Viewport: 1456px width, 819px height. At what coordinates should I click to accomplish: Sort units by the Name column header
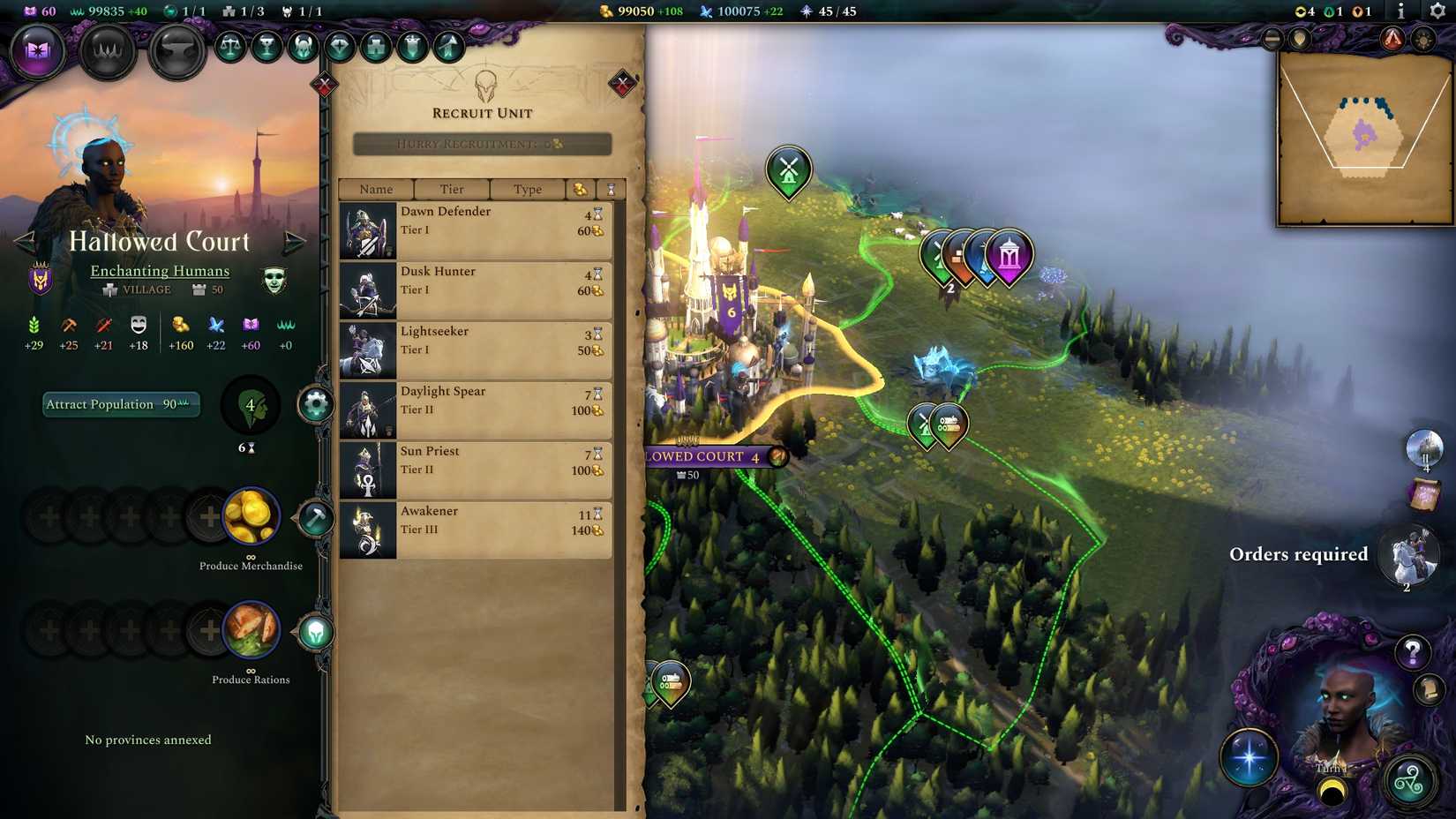point(377,189)
